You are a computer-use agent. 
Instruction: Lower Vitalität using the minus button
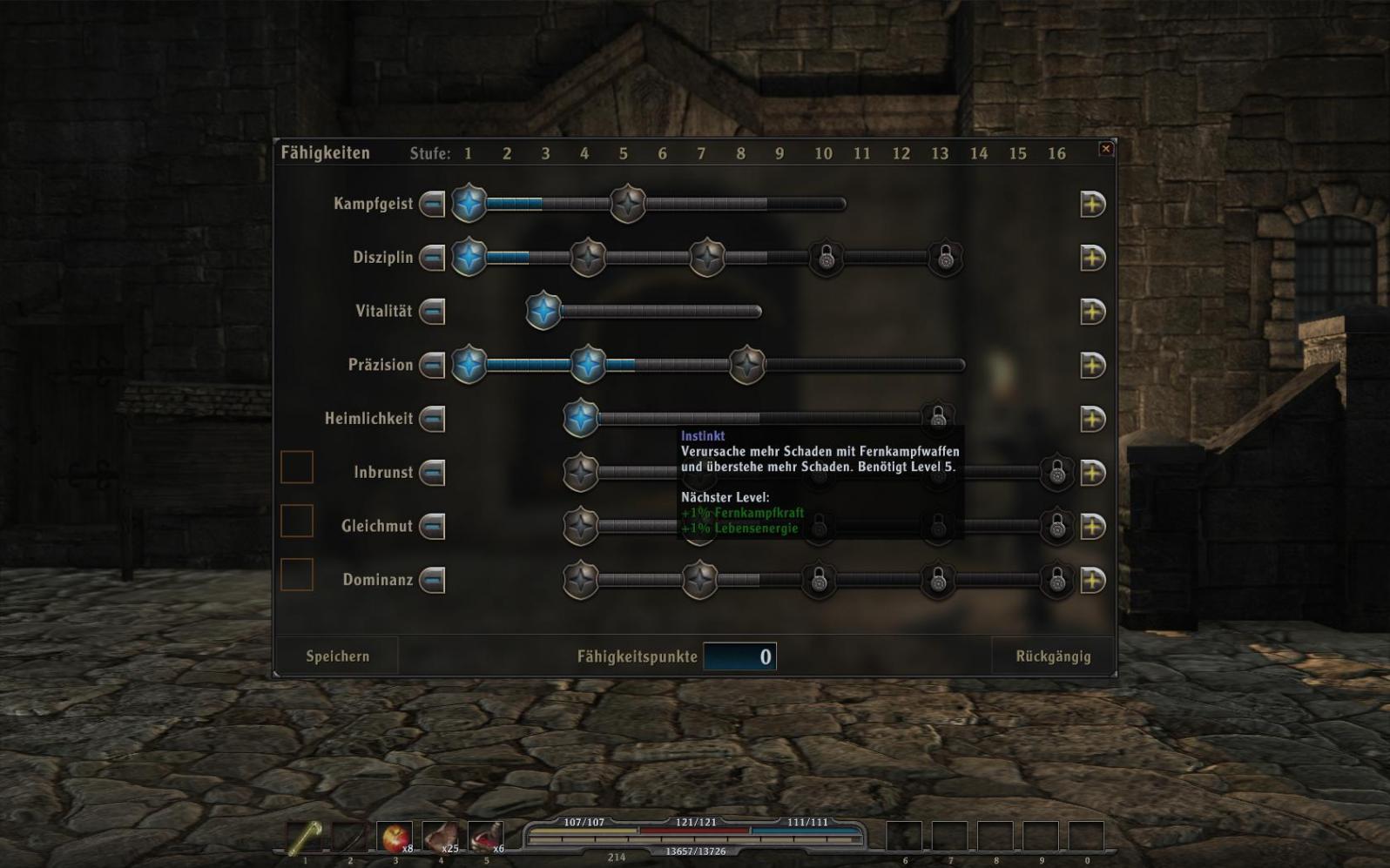[433, 312]
